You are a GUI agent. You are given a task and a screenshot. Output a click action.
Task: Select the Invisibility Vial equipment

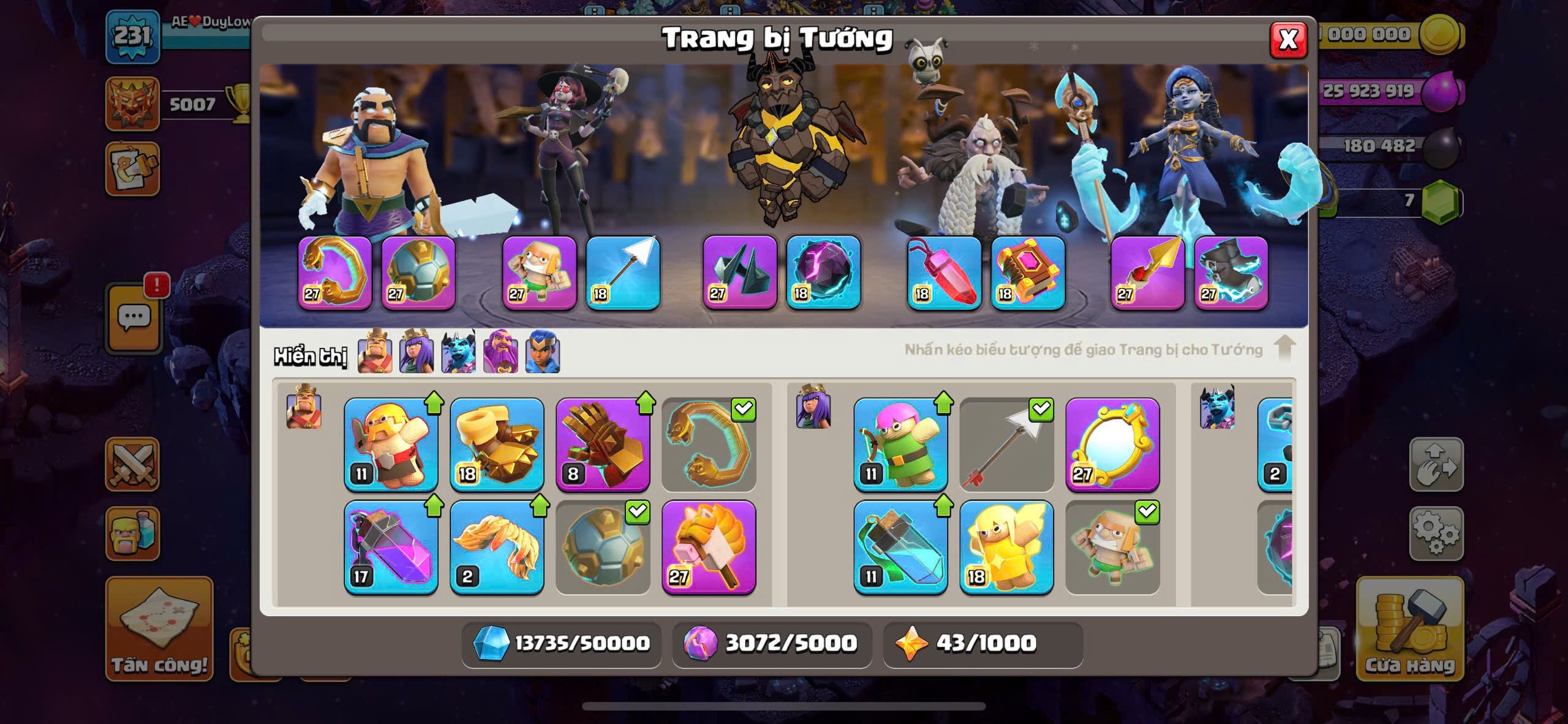(900, 548)
